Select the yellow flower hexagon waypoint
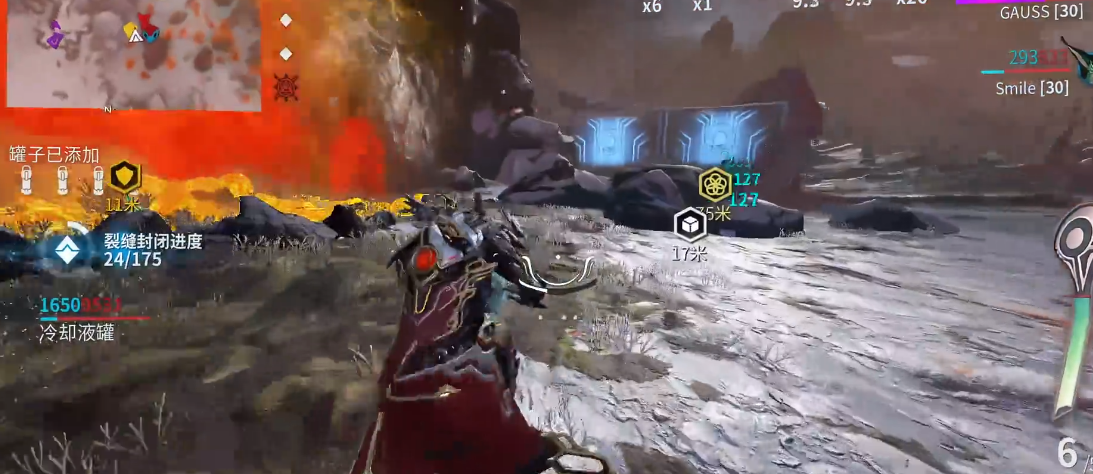The height and width of the screenshot is (474, 1093). tap(714, 185)
